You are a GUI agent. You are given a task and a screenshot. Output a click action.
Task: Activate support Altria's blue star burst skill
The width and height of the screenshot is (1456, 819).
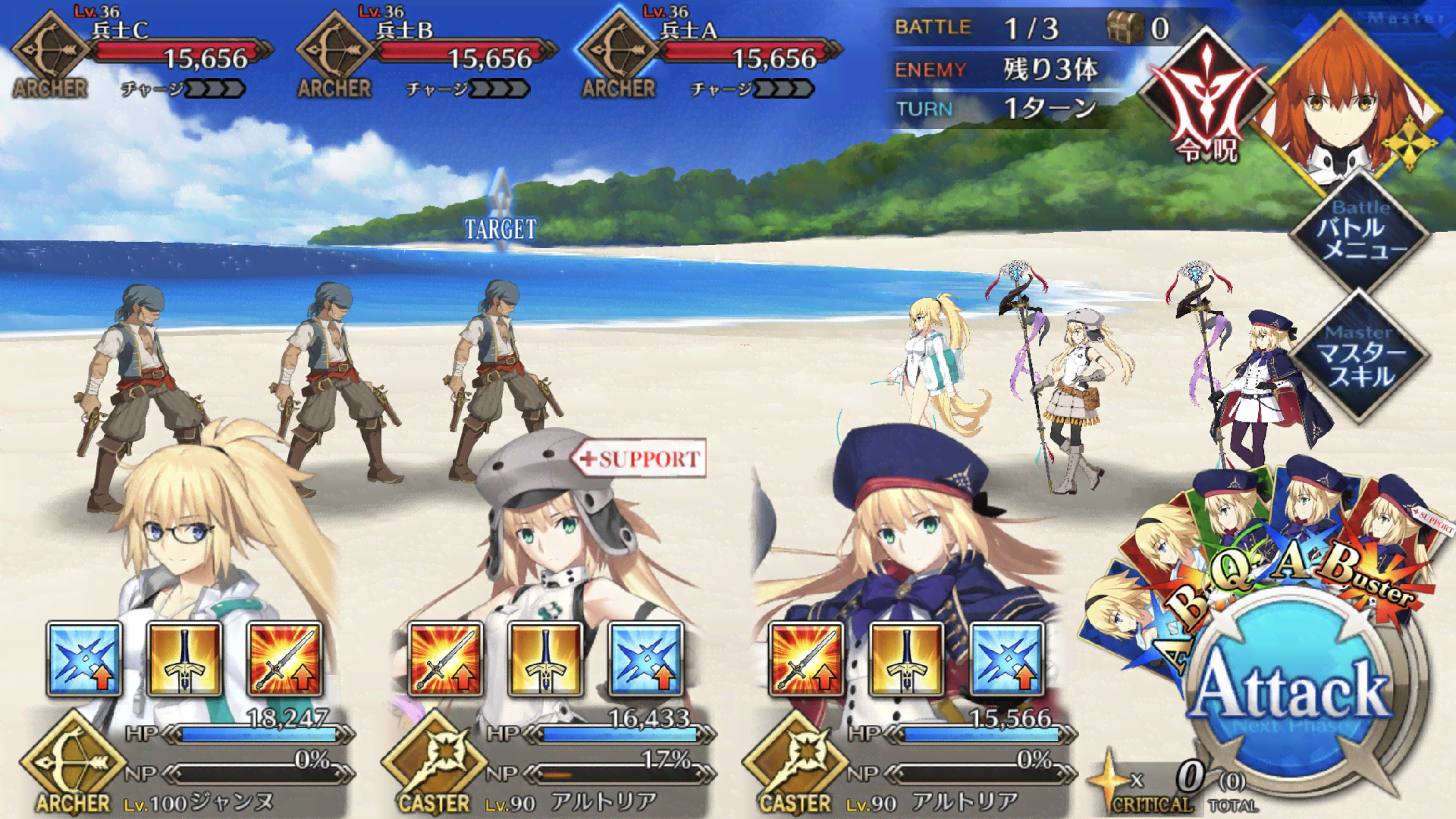tap(646, 659)
